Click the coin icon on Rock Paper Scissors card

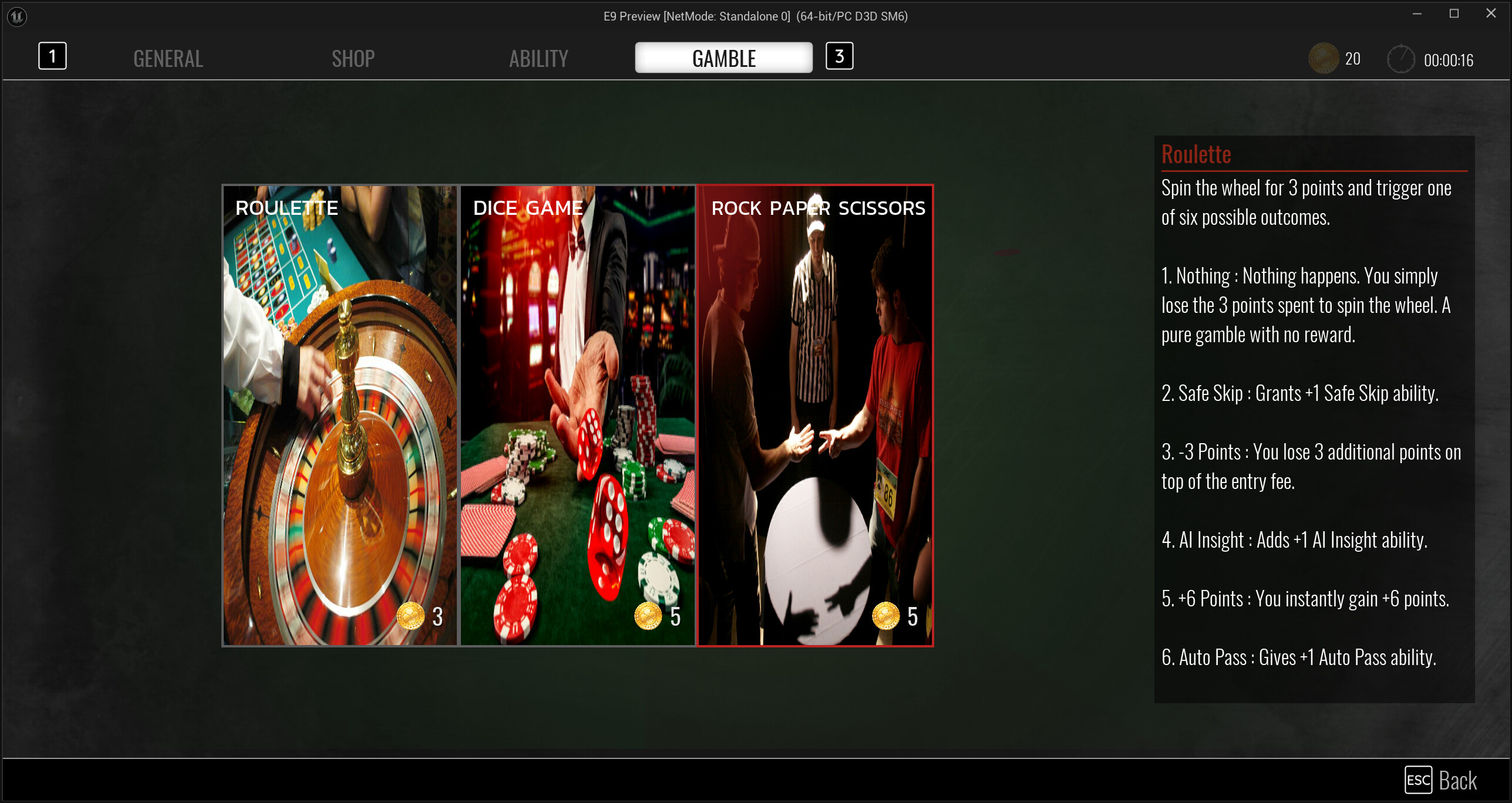[887, 616]
